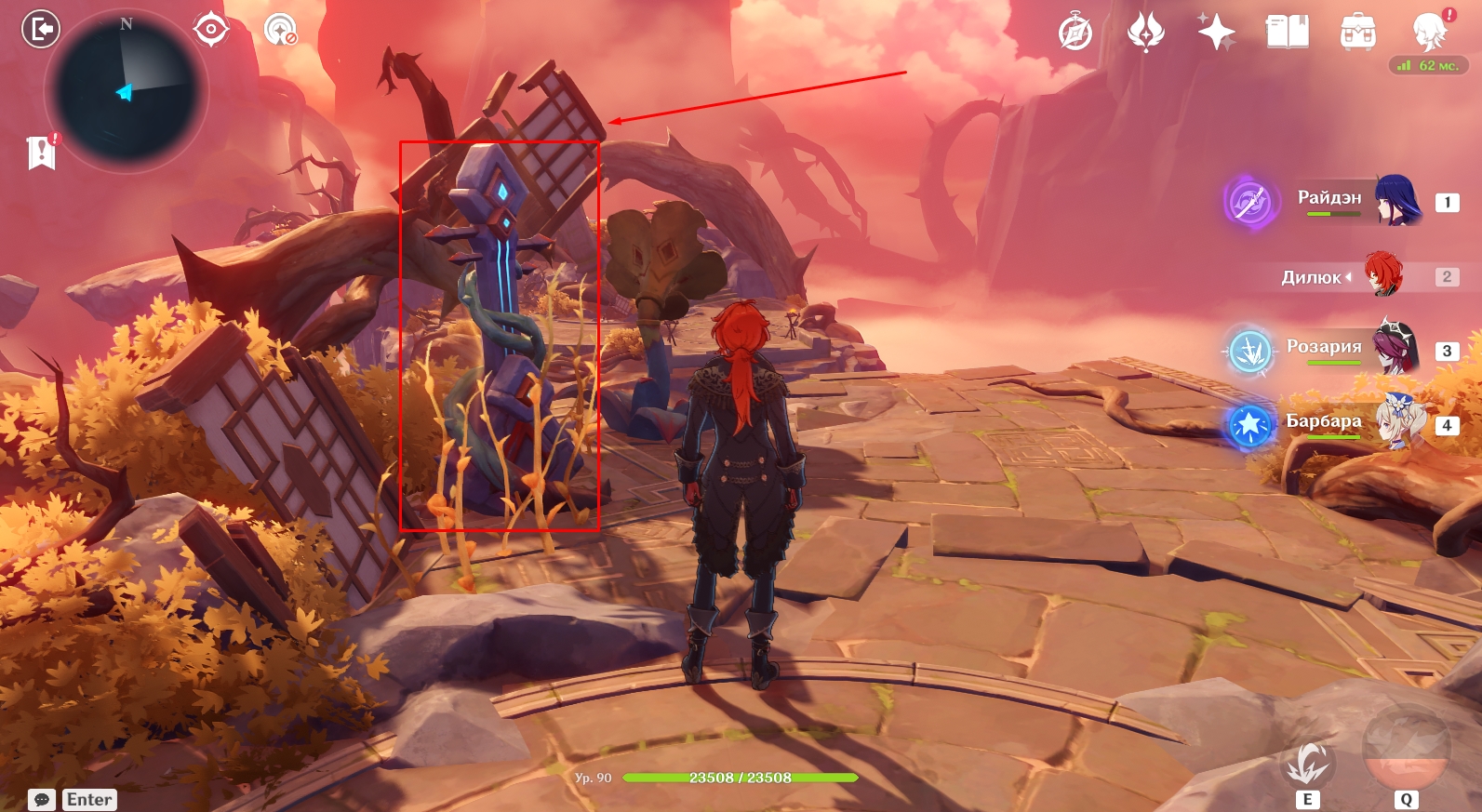Viewport: 1482px width, 812px height.
Task: Open the adventurer handbook book icon
Action: (1287, 32)
